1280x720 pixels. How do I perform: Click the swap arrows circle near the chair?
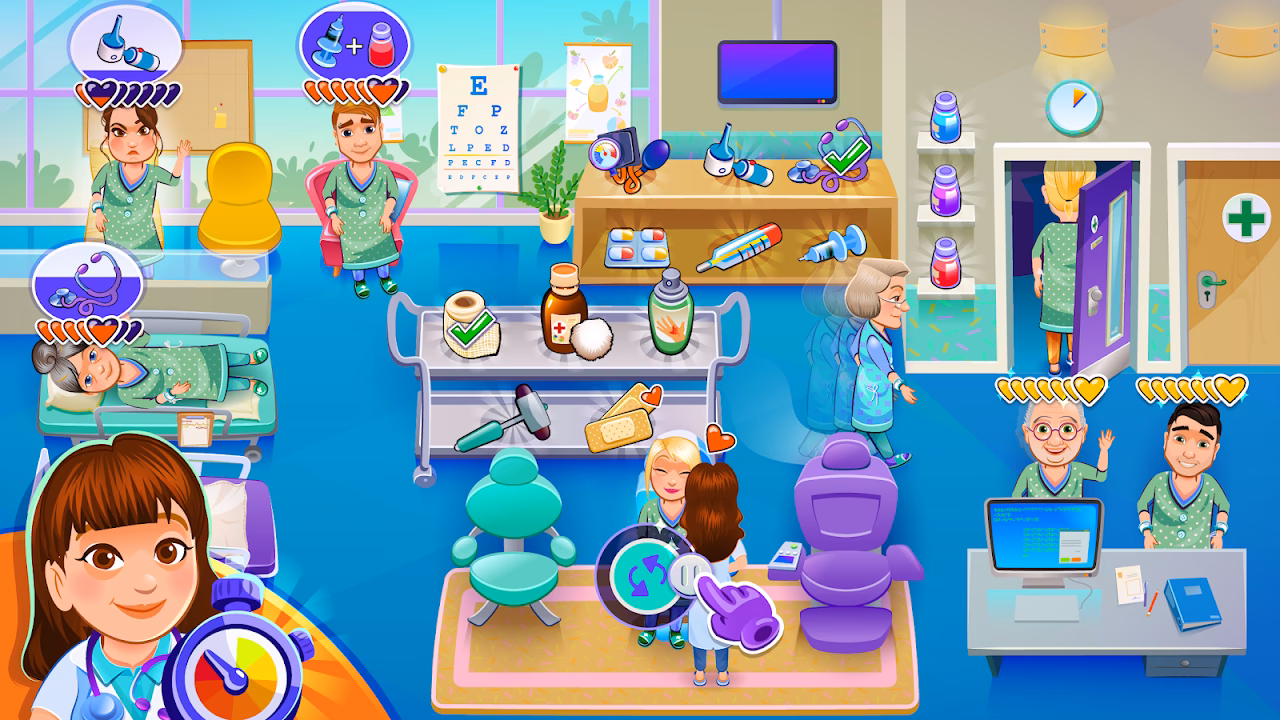coord(645,575)
